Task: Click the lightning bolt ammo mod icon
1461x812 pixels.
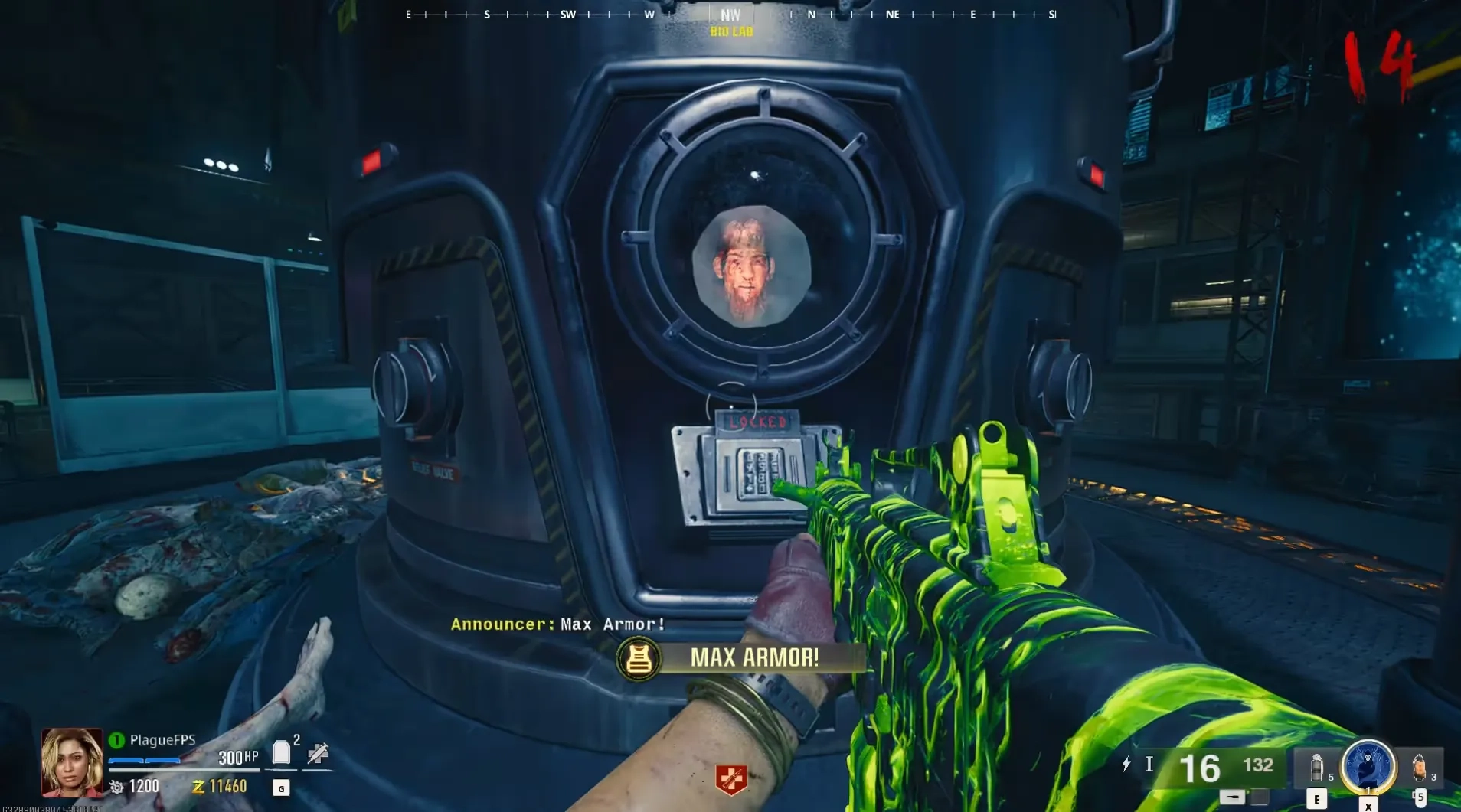Action: pos(1126,764)
